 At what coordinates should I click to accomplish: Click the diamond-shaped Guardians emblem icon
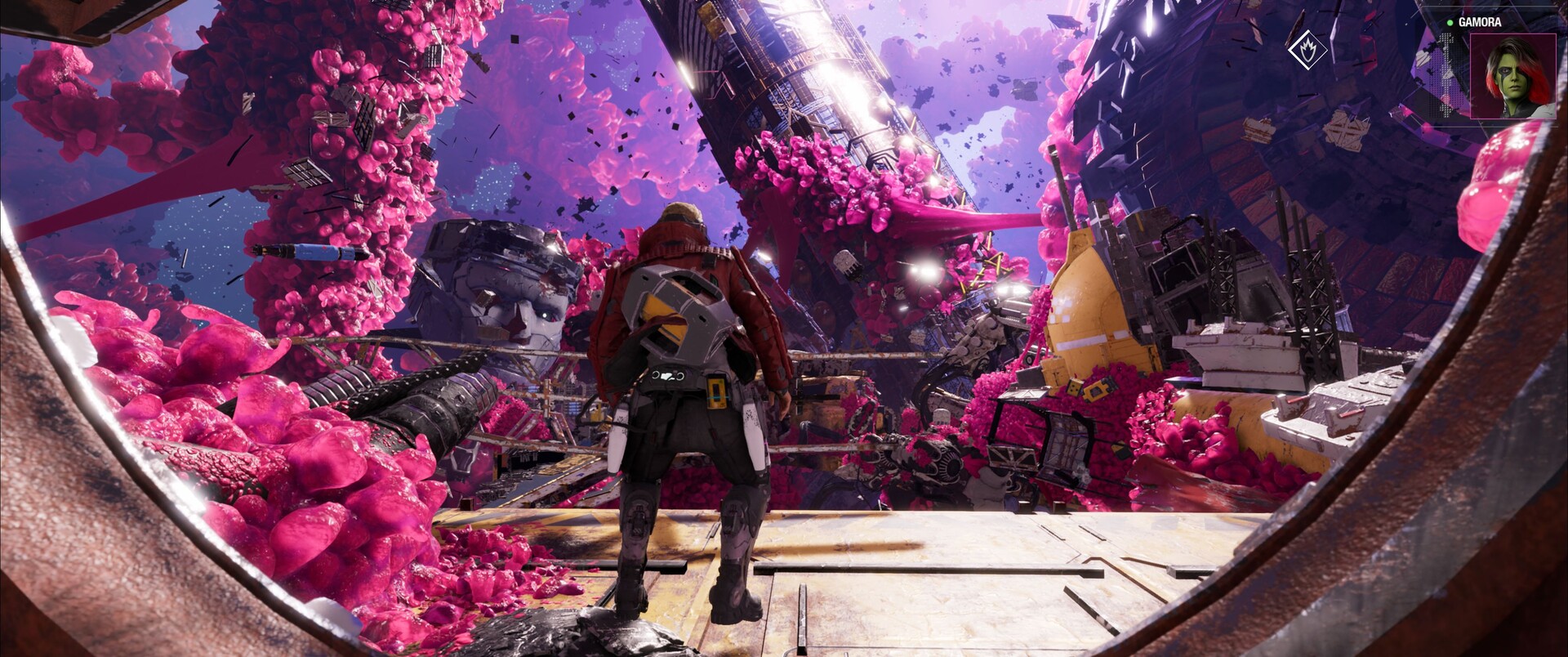point(1307,49)
